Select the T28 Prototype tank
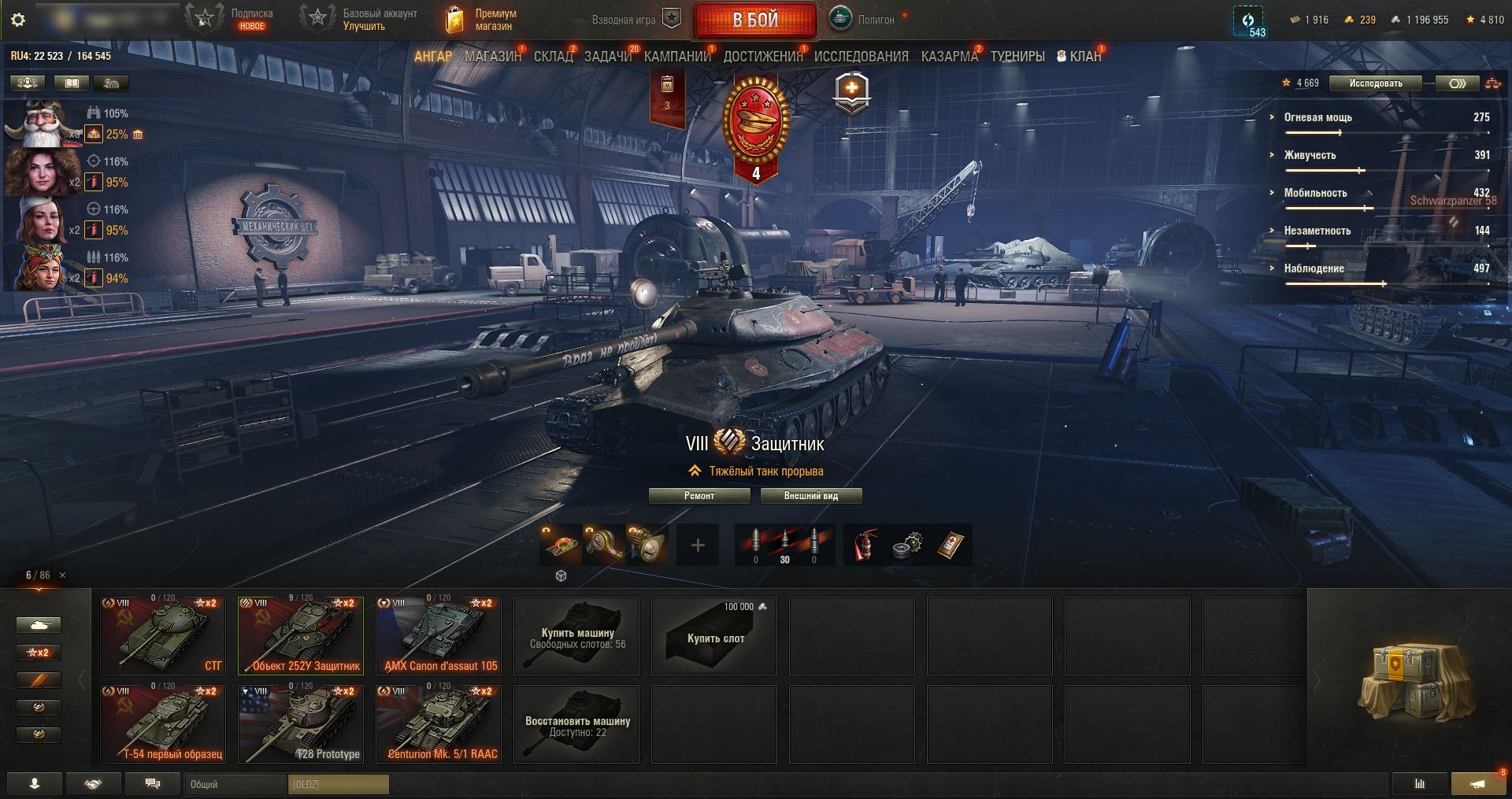Viewport: 1512px width, 799px height. 301,723
